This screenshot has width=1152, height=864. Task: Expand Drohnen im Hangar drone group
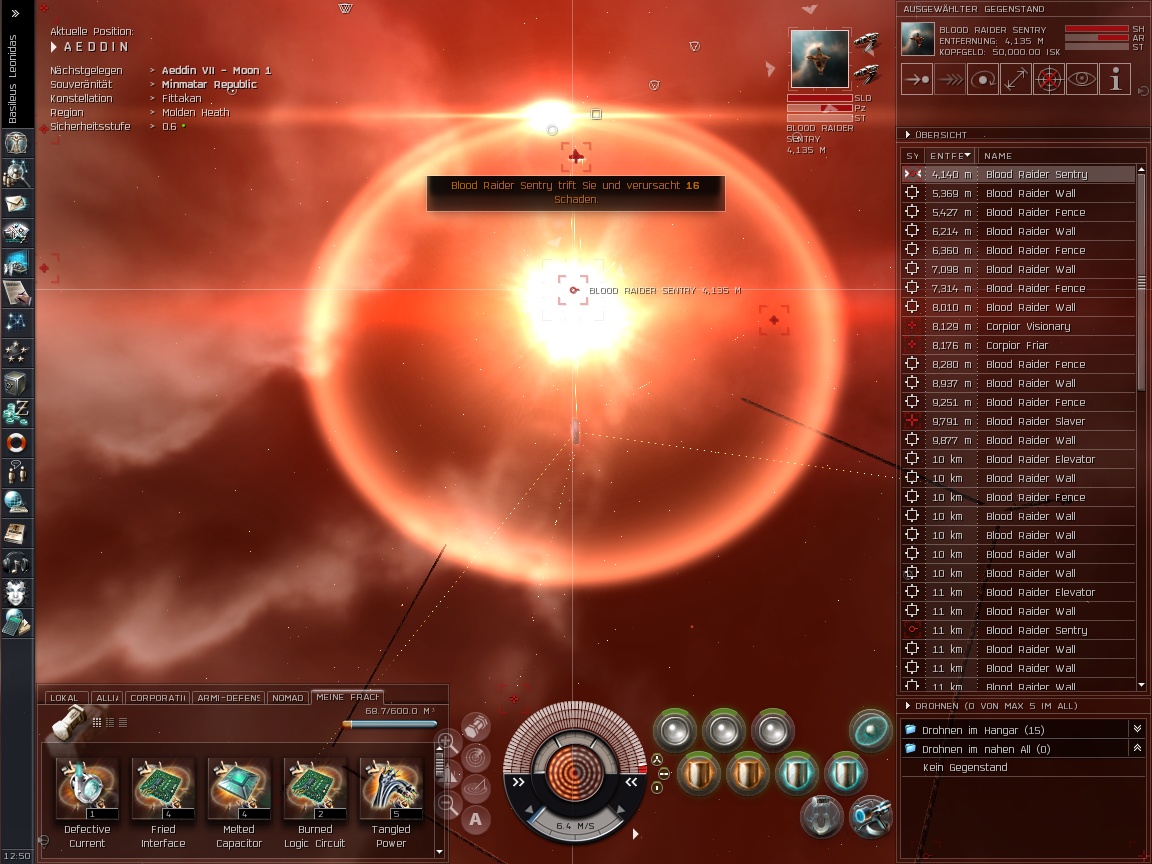pos(1136,730)
